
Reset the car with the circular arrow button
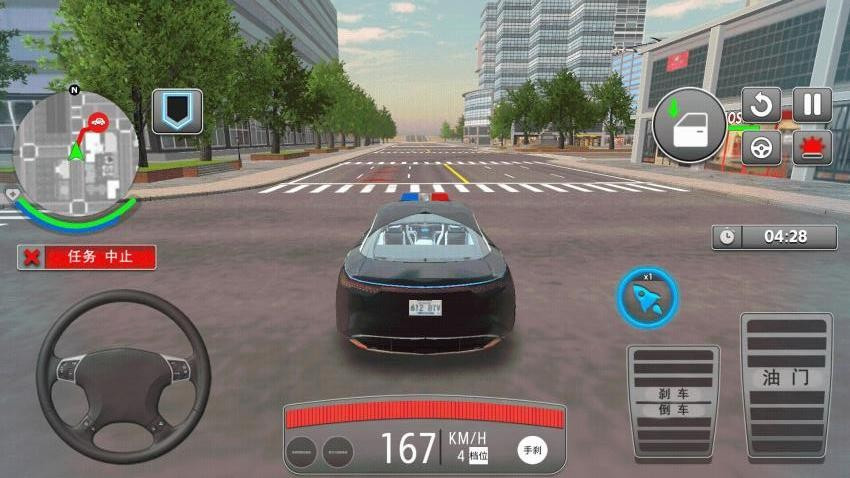point(761,105)
